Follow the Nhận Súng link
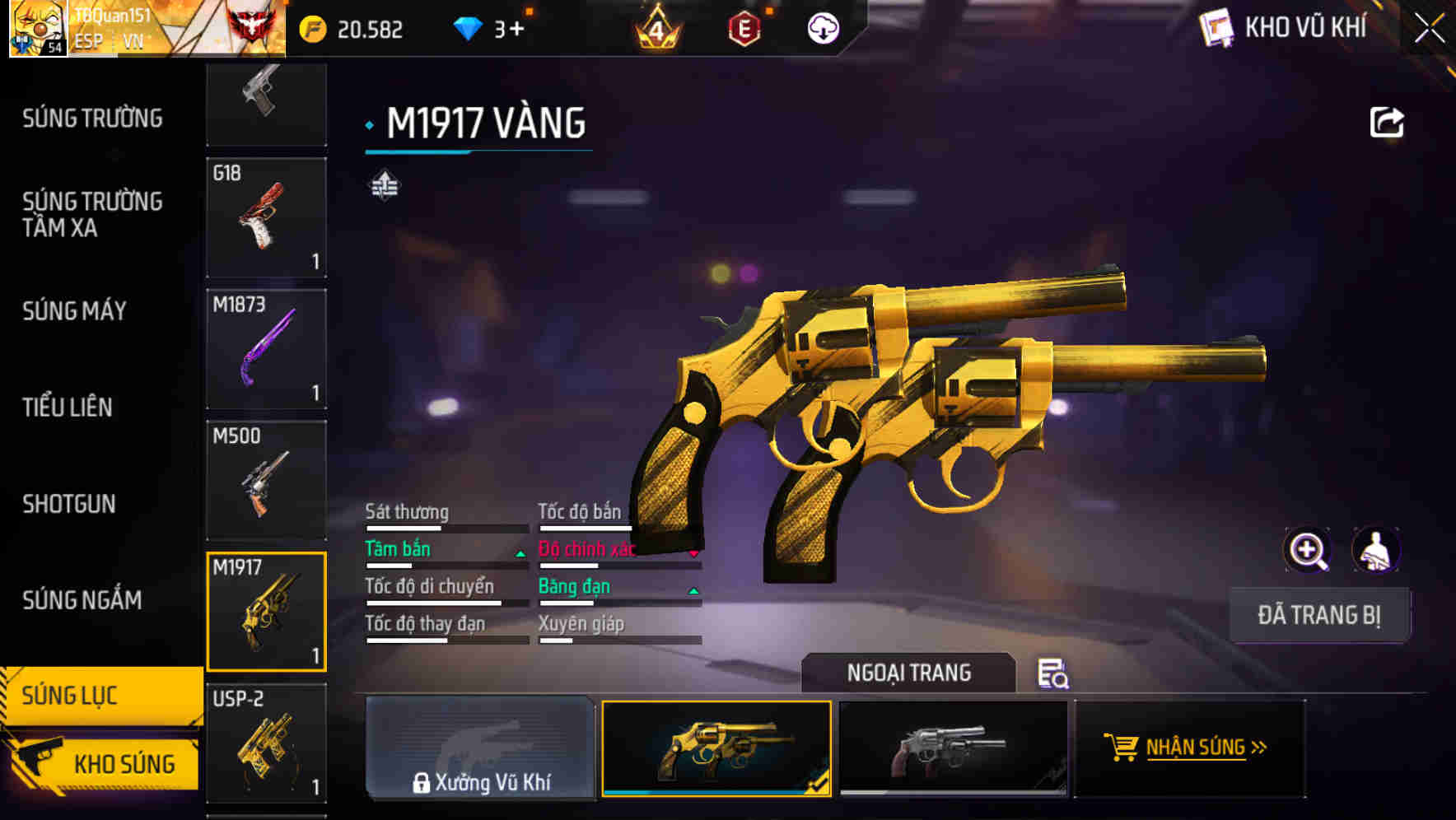This screenshot has width=1456, height=820. point(1189,748)
